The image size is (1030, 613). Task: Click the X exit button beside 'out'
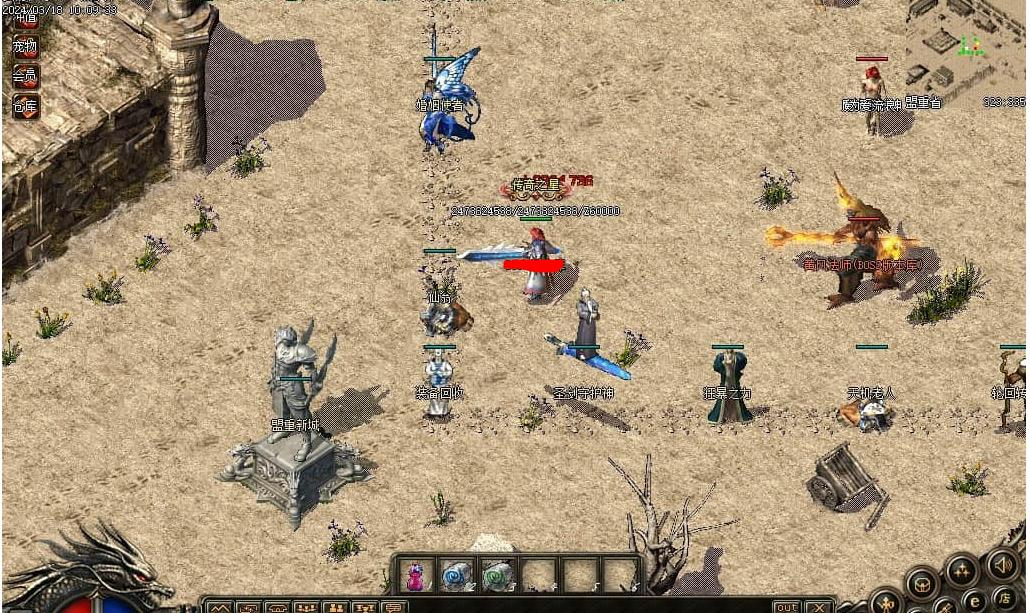tap(819, 607)
